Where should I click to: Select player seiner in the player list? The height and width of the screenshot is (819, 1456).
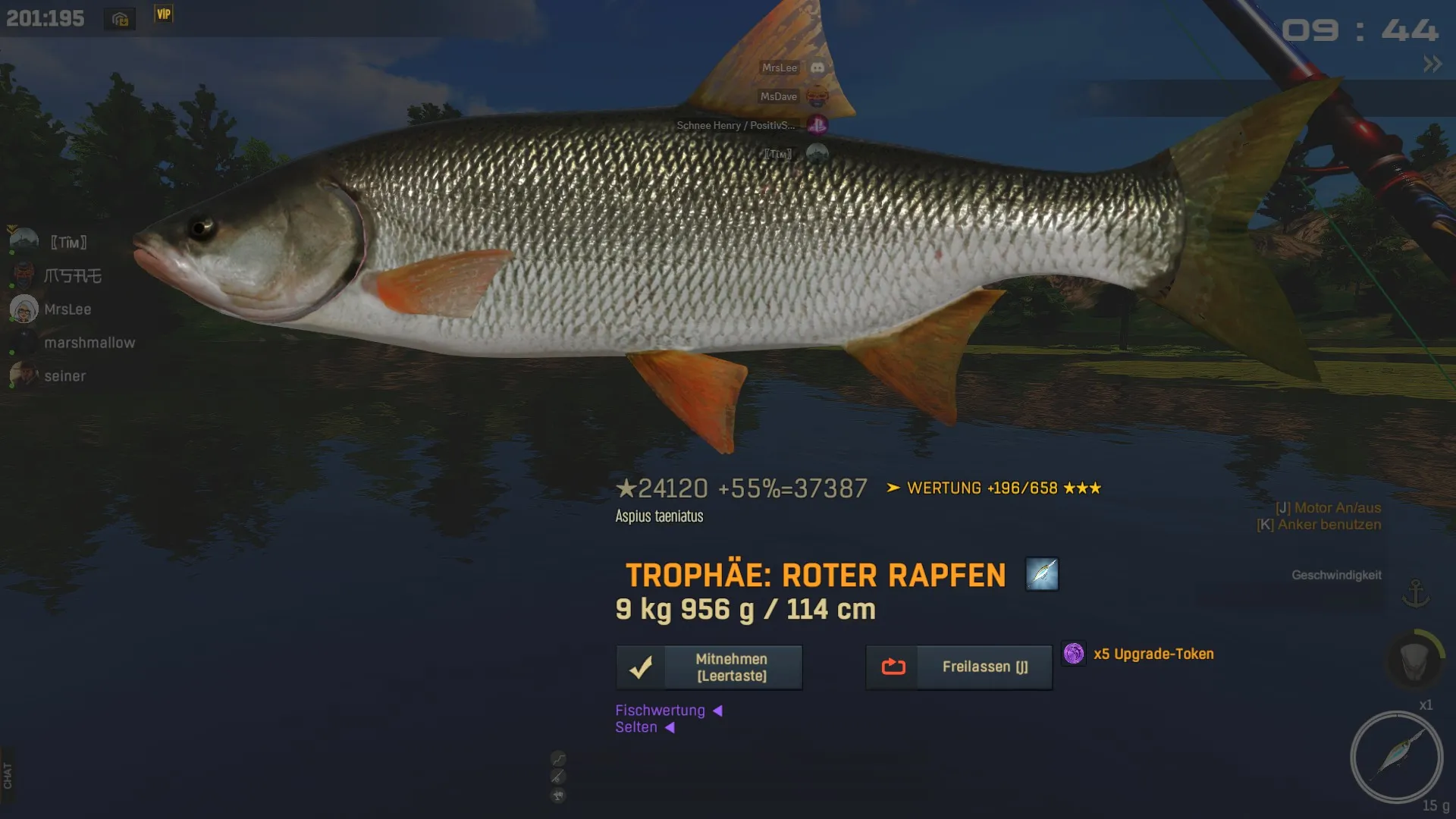click(64, 376)
